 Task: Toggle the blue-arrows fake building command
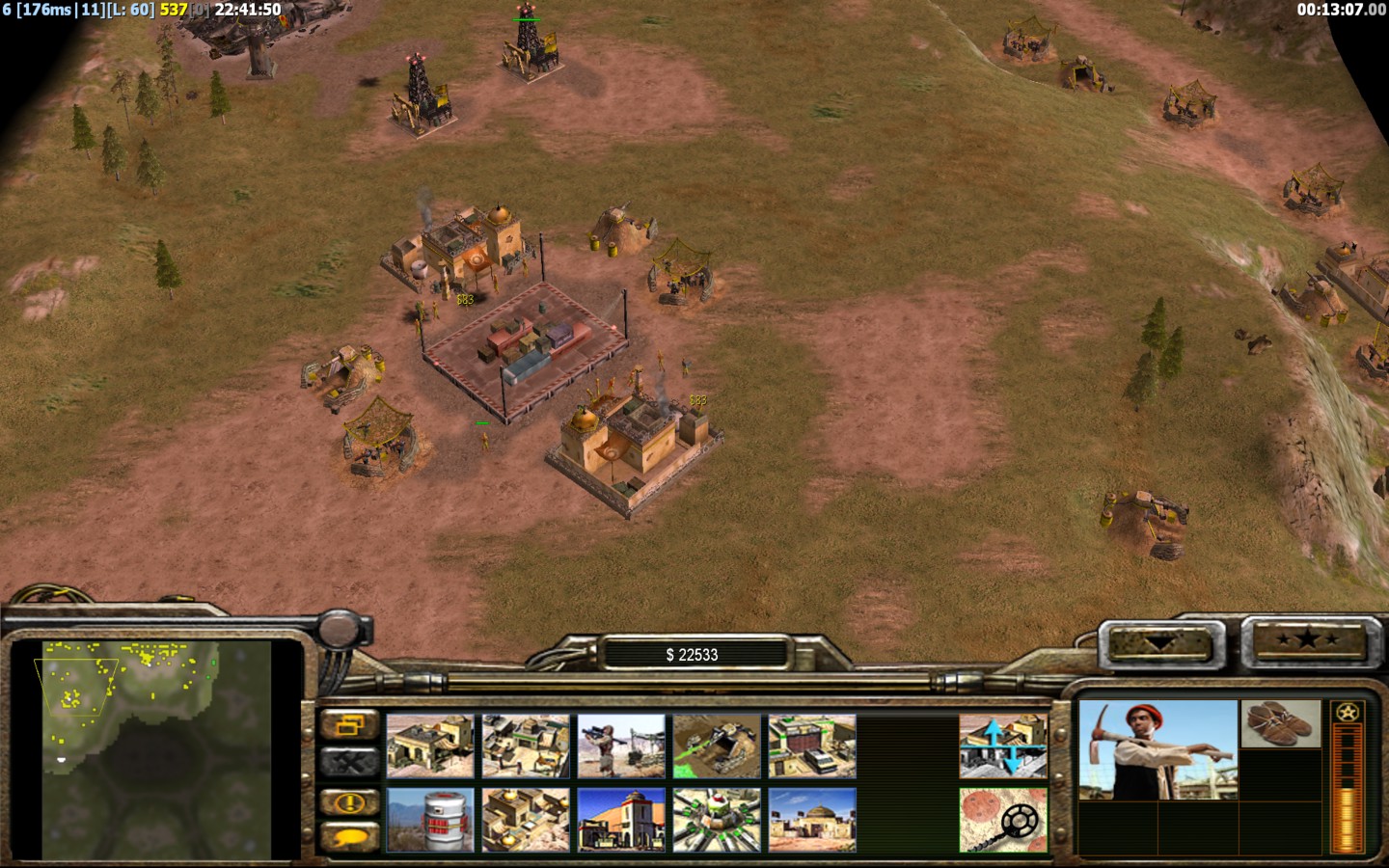click(1003, 746)
